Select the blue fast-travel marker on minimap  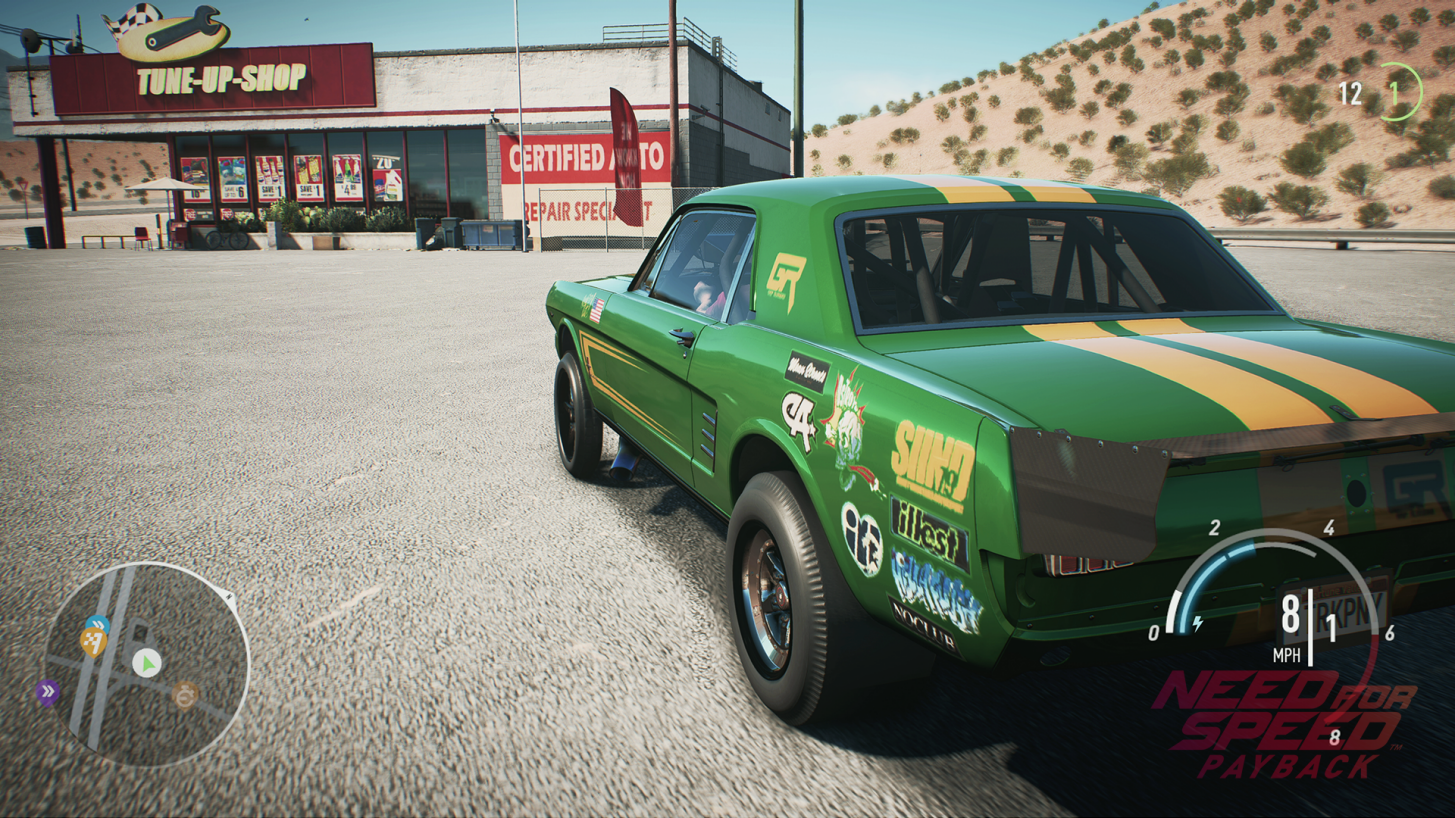(98, 623)
